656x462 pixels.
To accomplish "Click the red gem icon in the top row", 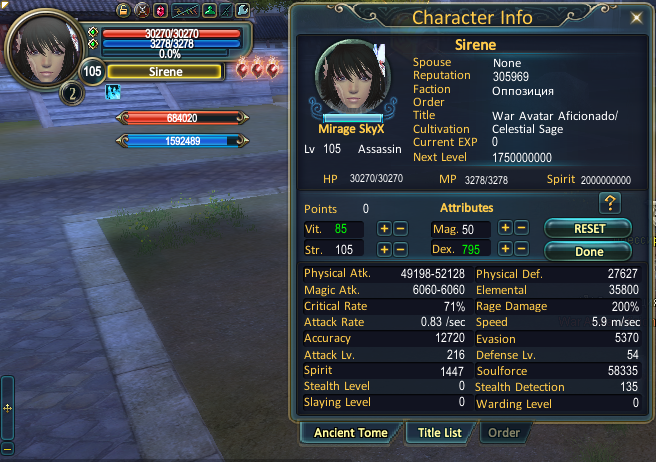I will (160, 10).
